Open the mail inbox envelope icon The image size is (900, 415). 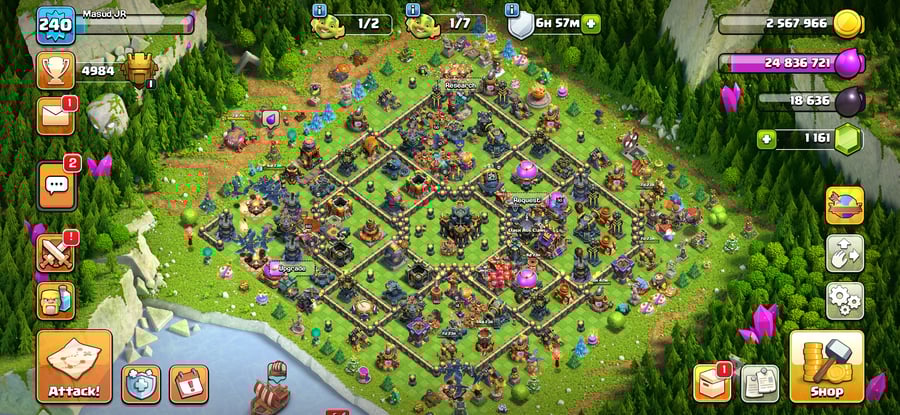55,115
